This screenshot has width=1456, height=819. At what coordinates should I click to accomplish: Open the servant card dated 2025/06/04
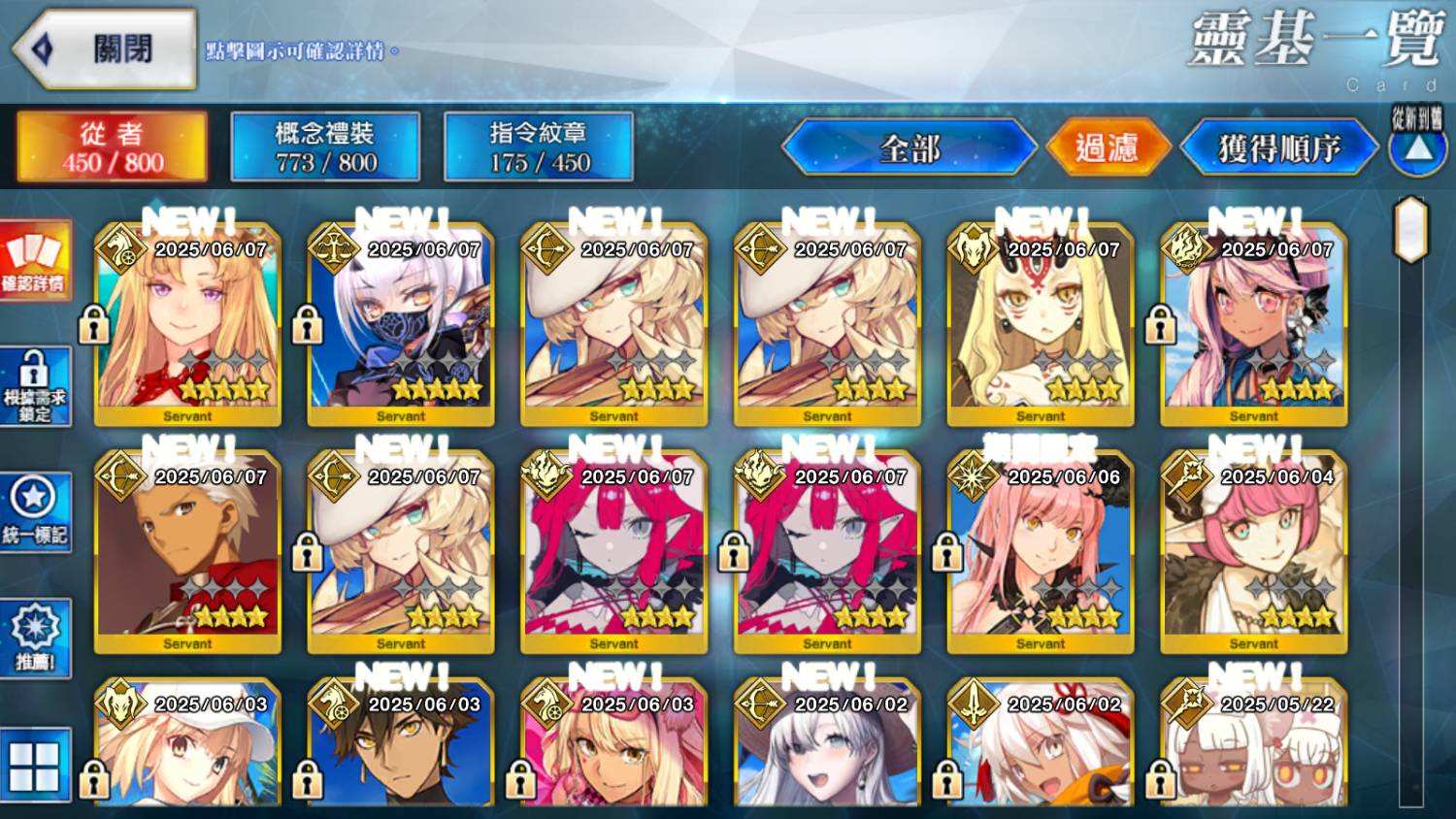(1254, 553)
